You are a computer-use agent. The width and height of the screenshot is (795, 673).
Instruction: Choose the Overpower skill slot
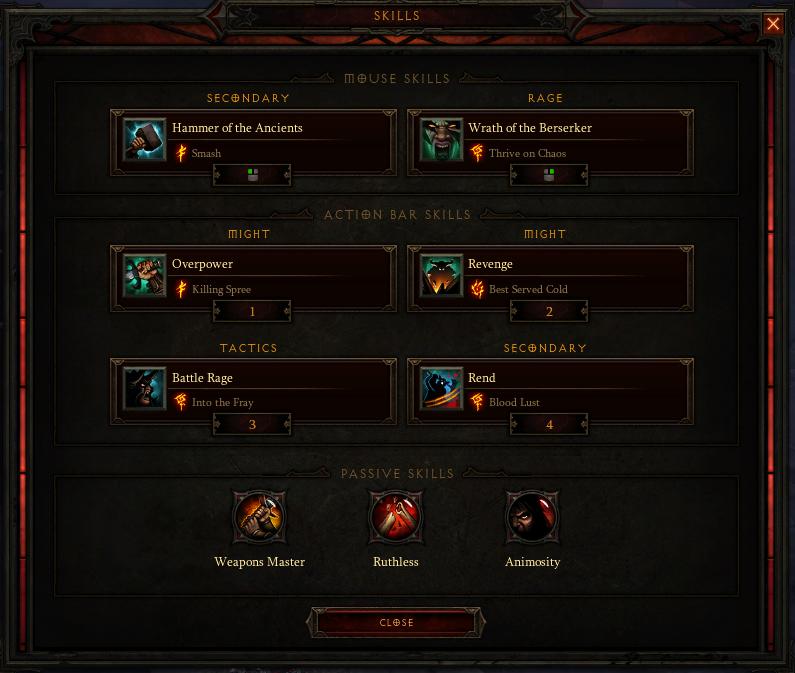253,277
